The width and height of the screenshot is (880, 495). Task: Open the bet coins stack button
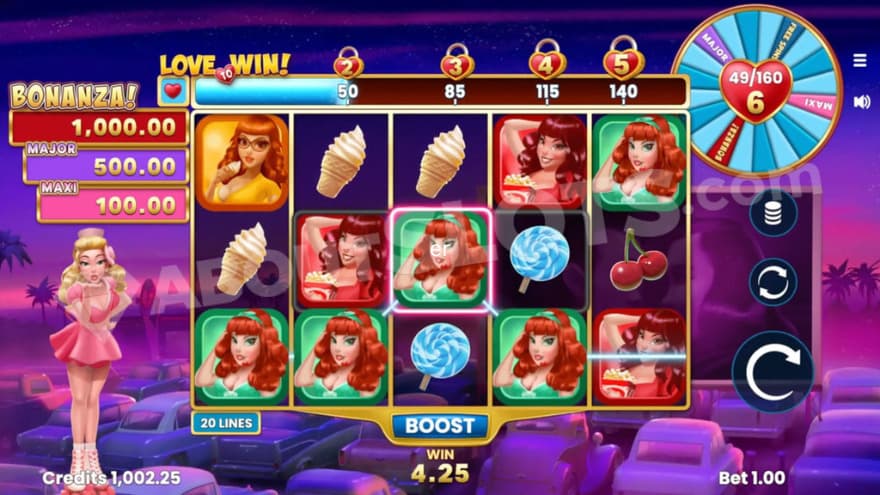point(773,213)
